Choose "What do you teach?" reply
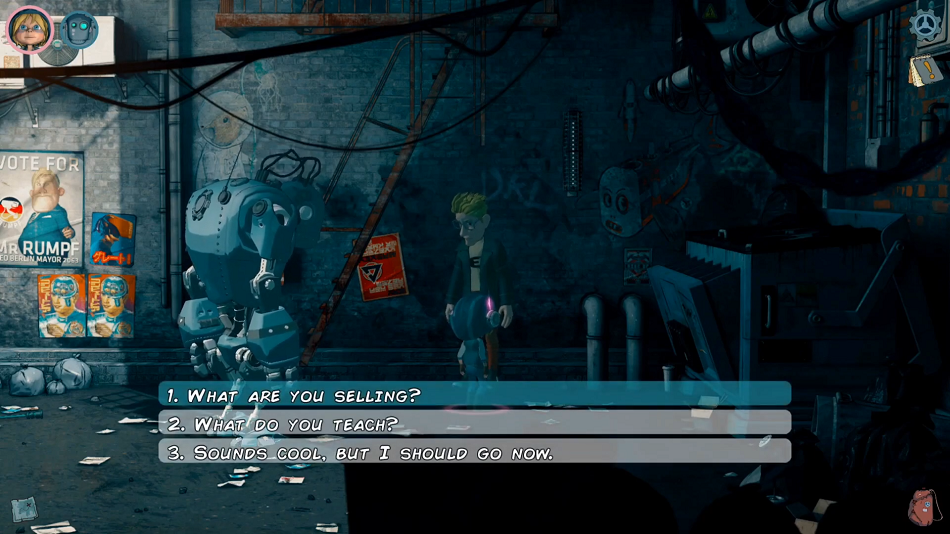Image resolution: width=950 pixels, height=534 pixels. (x=474, y=424)
